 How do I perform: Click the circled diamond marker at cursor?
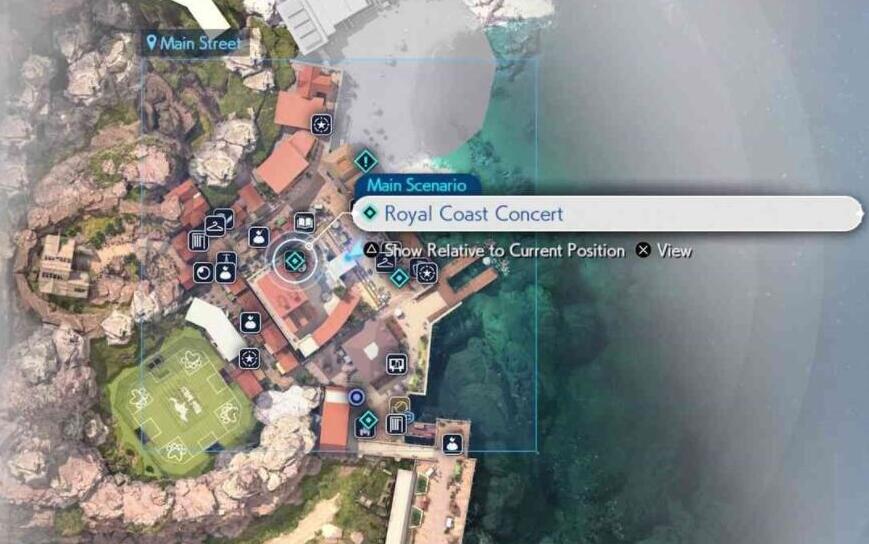294,261
